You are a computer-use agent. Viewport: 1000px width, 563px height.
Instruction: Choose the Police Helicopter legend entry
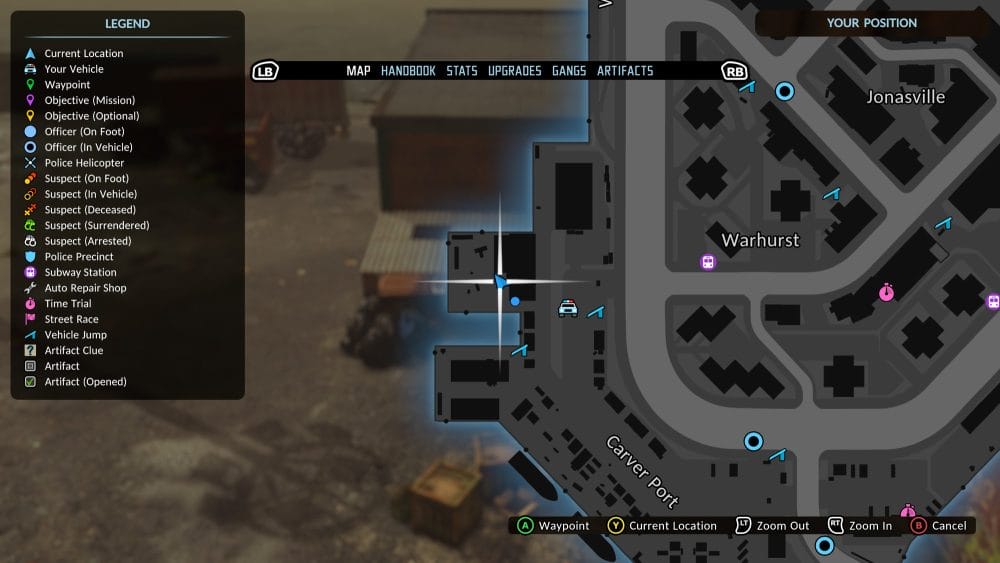tap(84, 163)
